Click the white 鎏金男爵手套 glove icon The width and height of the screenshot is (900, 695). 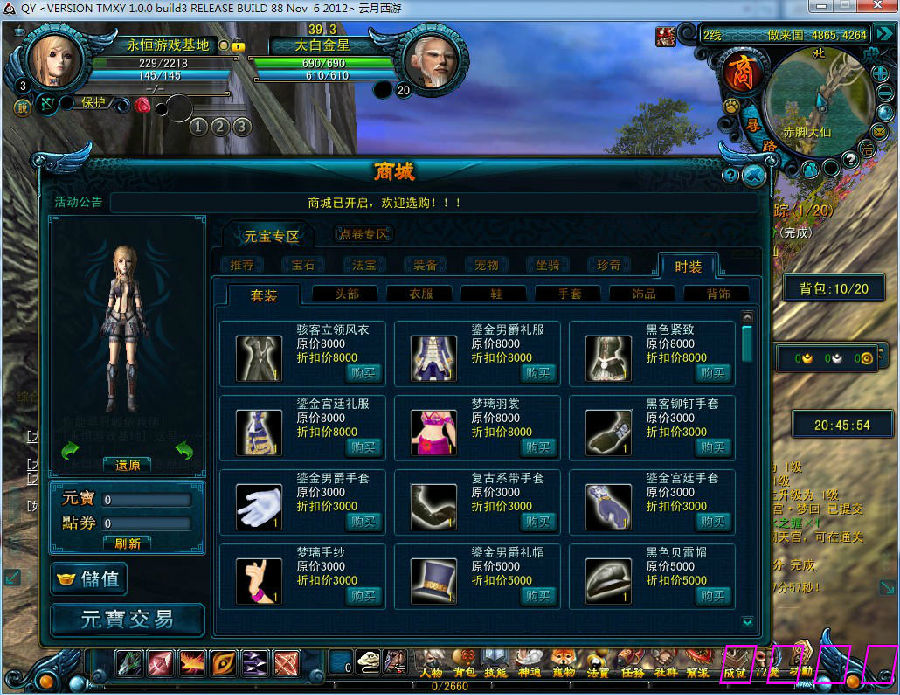coord(258,507)
